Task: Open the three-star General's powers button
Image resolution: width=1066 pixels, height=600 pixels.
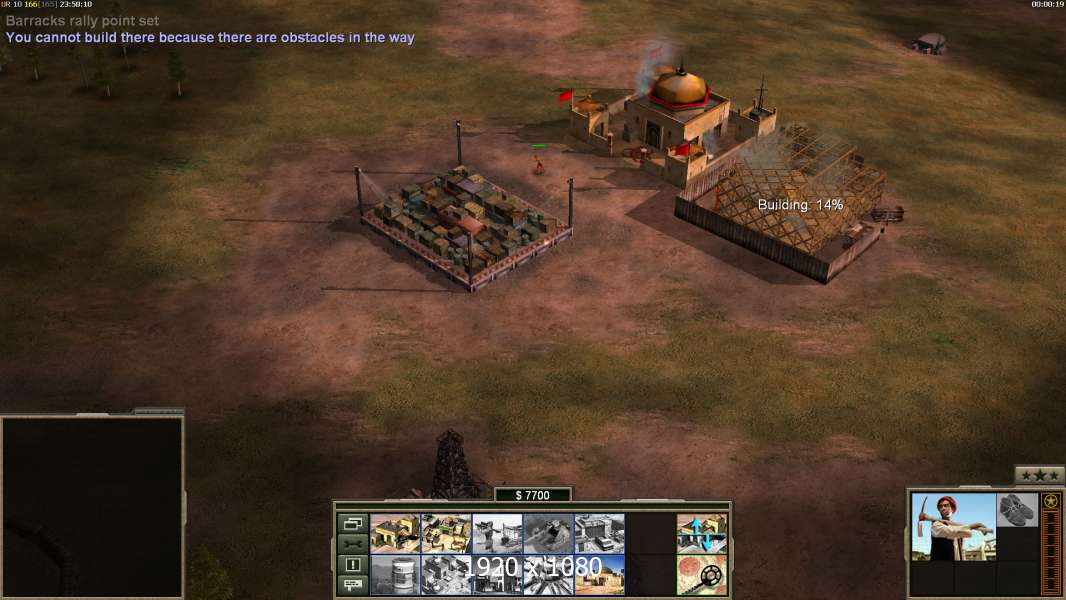Action: coord(1039,476)
